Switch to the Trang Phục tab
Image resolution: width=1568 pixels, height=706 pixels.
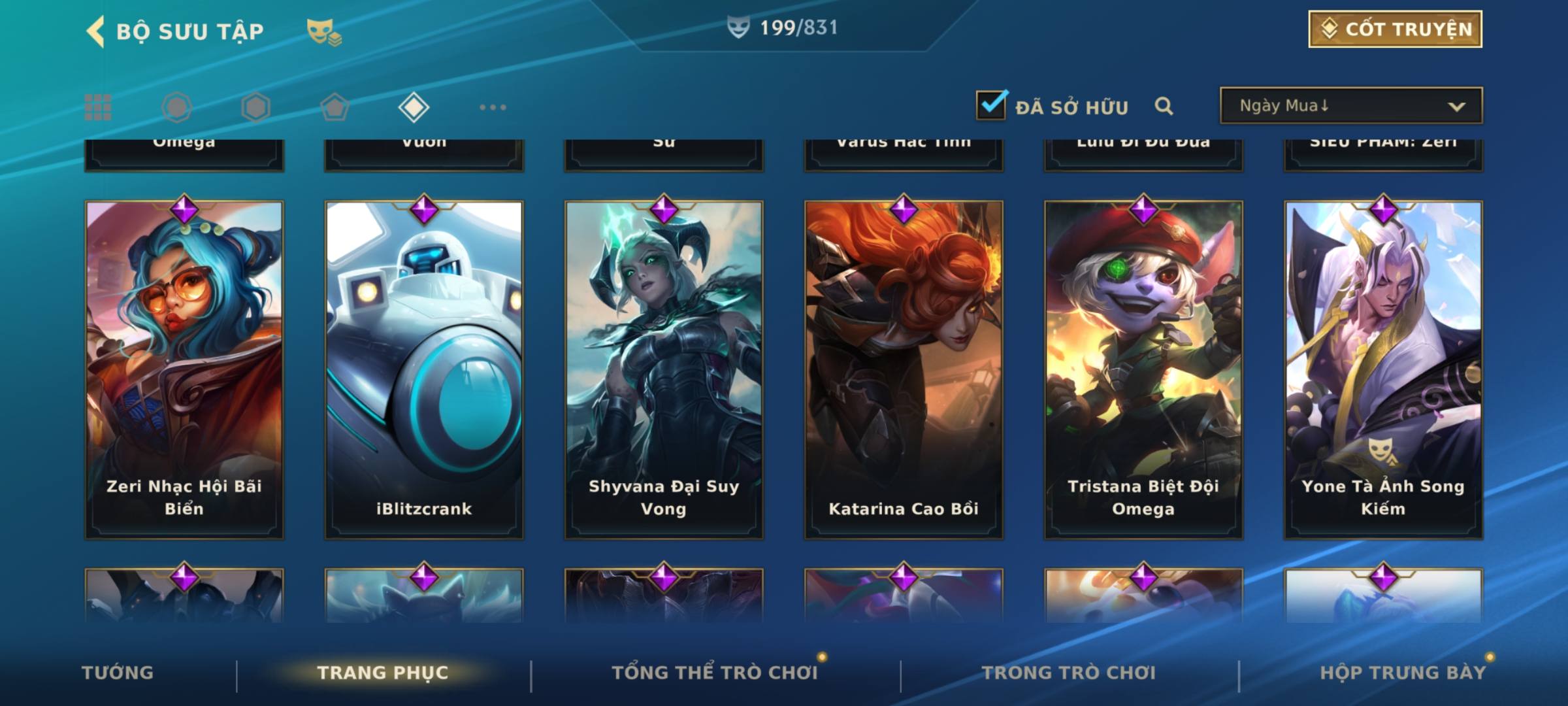[x=383, y=673]
